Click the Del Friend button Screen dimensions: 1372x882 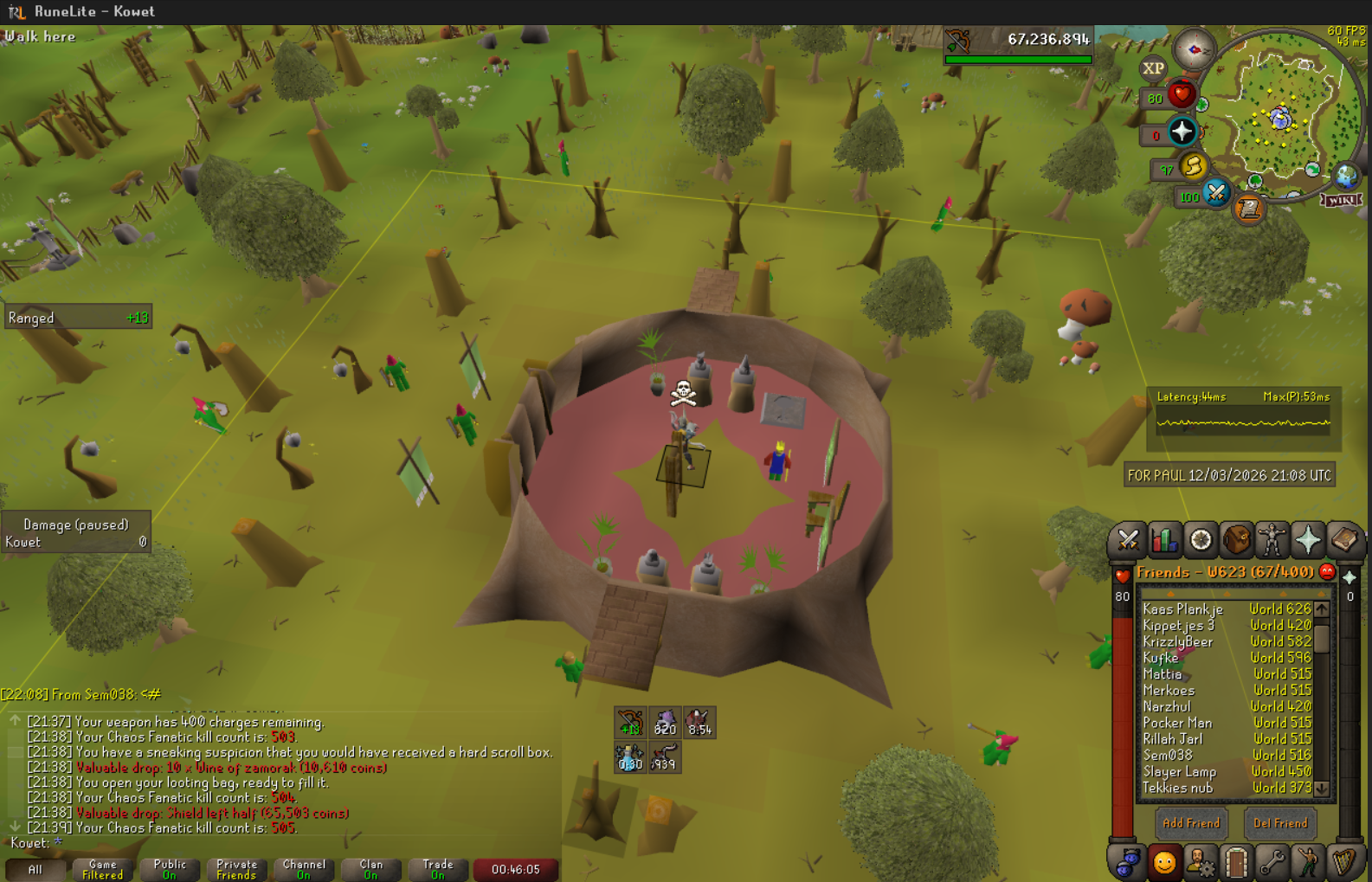pyautogui.click(x=1280, y=823)
